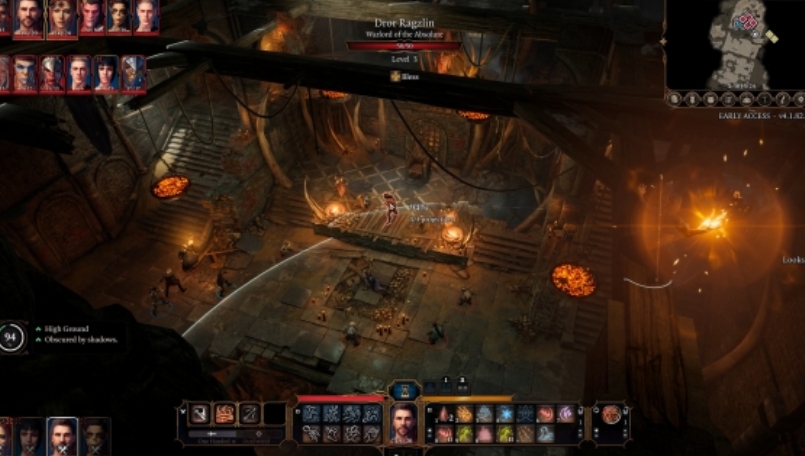
Task: Choose the ranged bow attack icon
Action: (248, 414)
